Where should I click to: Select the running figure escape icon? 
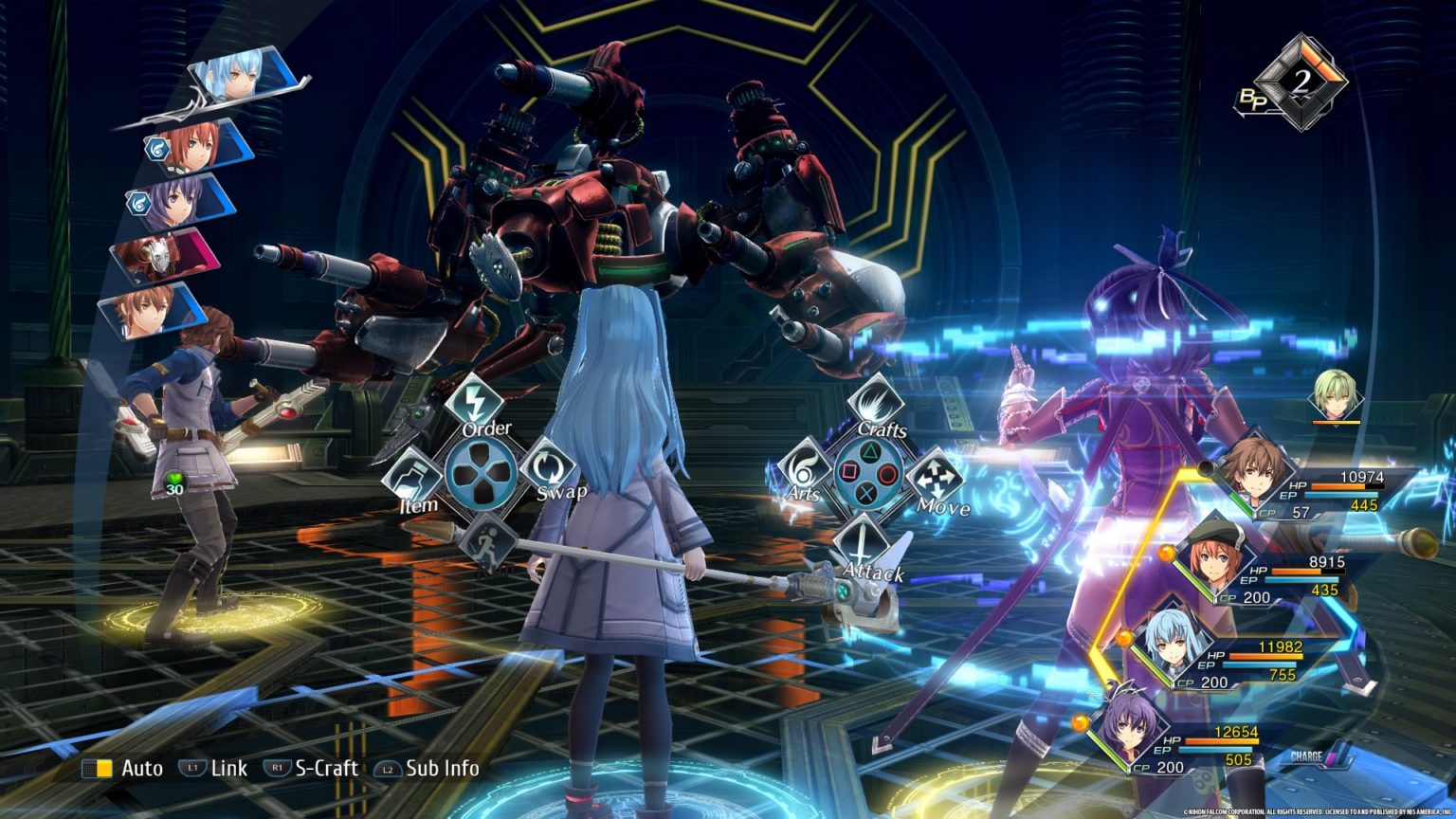click(x=488, y=544)
